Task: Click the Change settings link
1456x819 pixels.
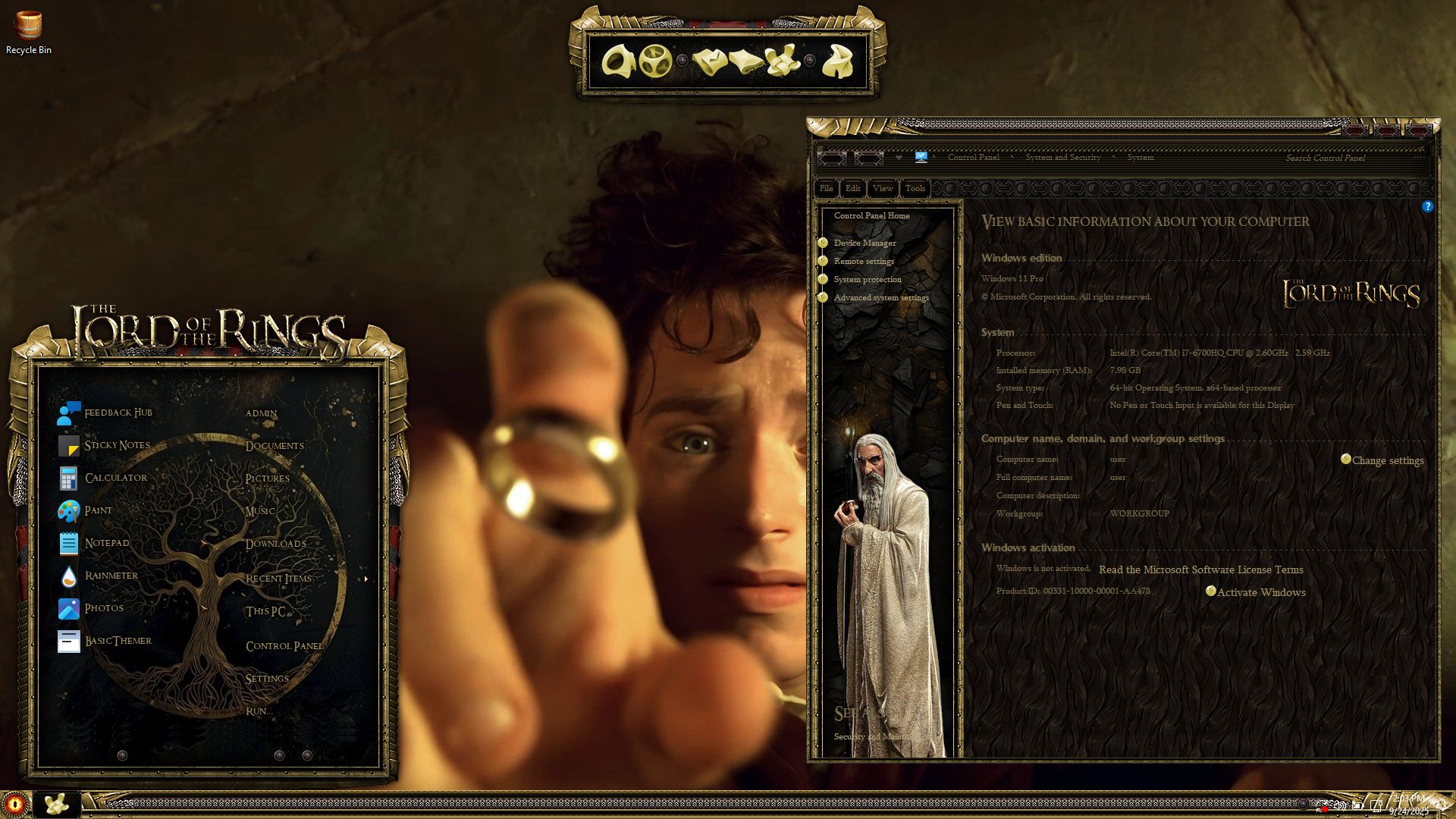Action: [1387, 460]
